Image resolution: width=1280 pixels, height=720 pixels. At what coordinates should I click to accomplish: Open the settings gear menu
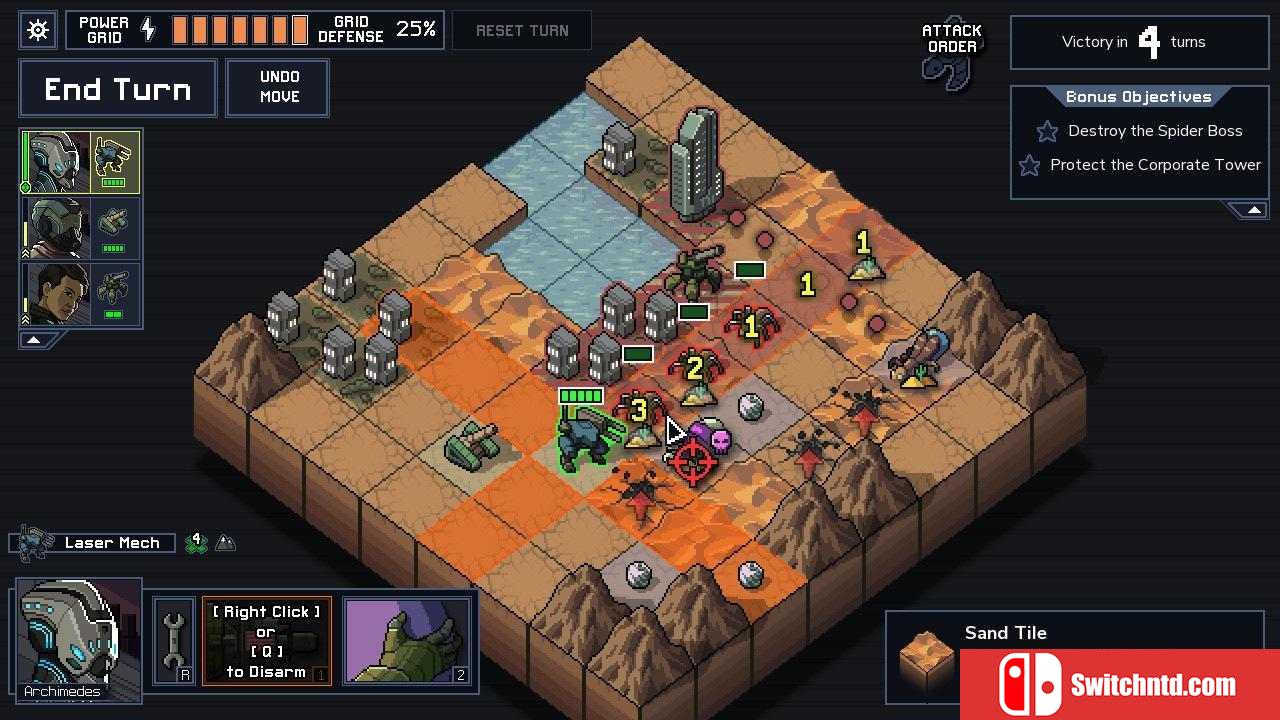tap(38, 30)
